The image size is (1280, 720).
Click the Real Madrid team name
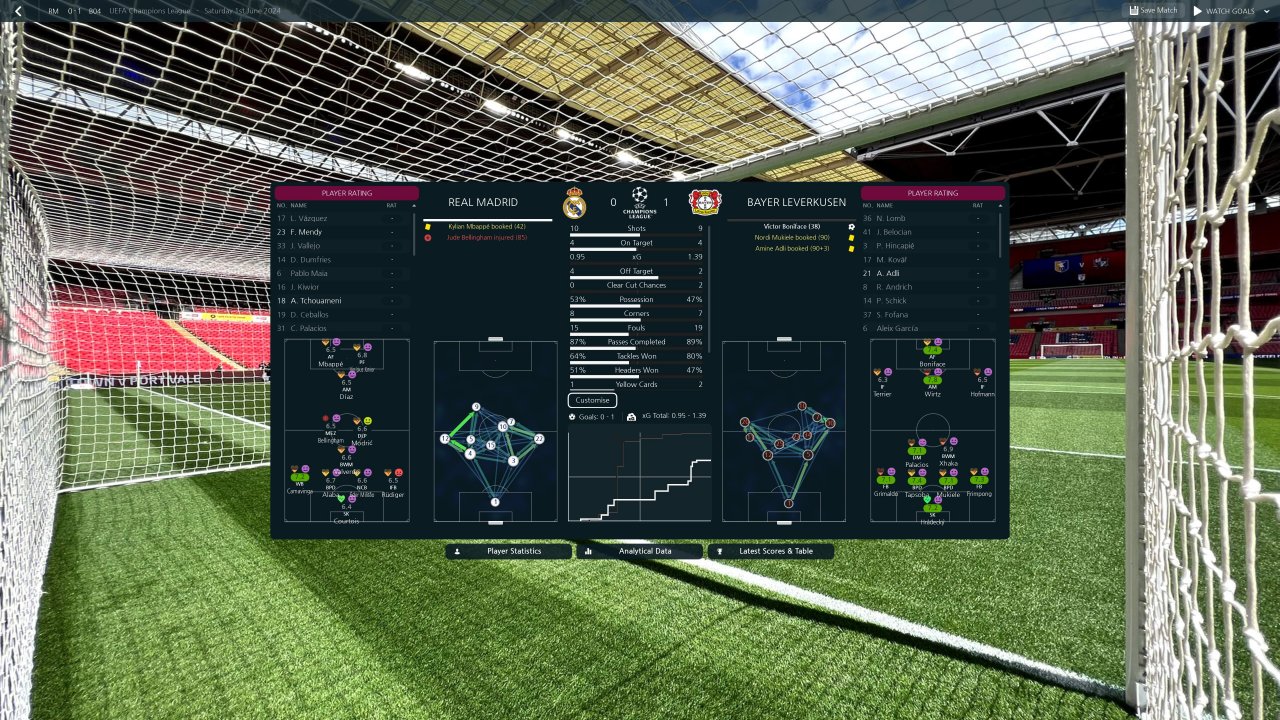pyautogui.click(x=483, y=202)
